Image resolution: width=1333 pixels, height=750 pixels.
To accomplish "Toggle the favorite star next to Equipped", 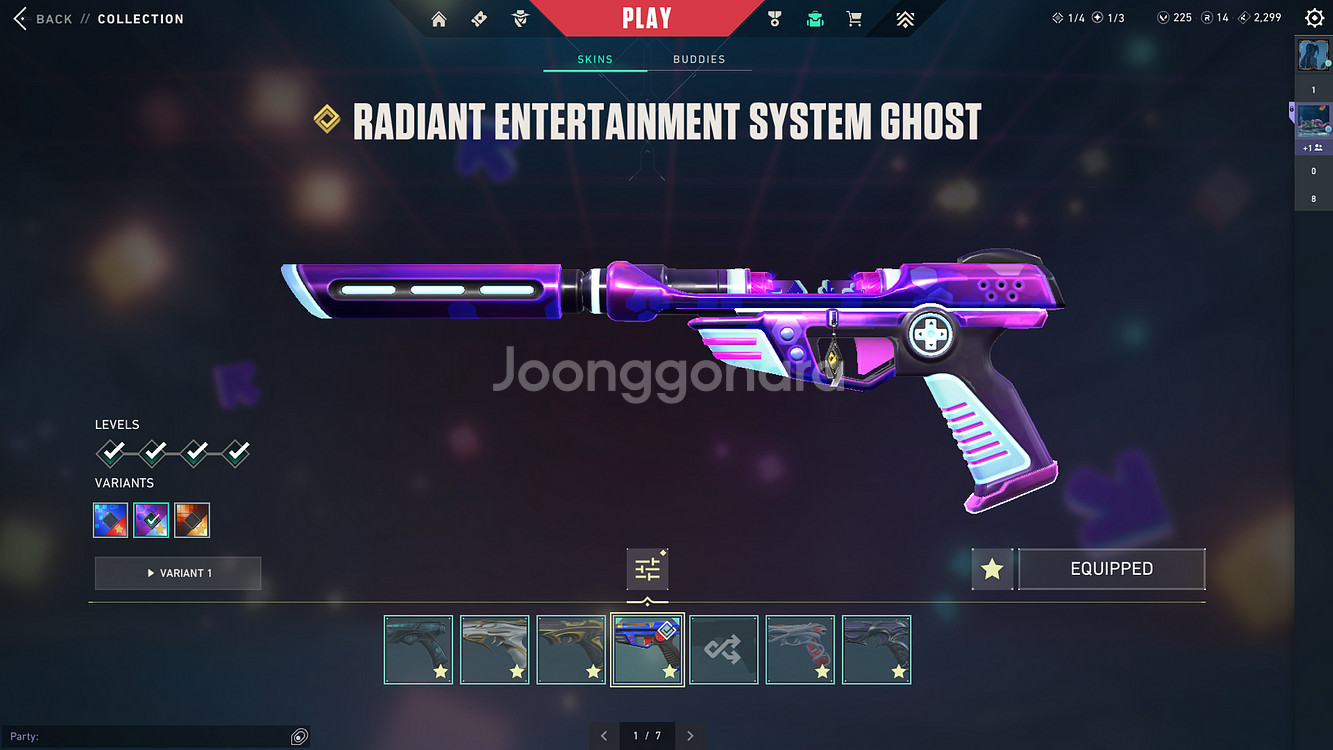I will pos(992,569).
